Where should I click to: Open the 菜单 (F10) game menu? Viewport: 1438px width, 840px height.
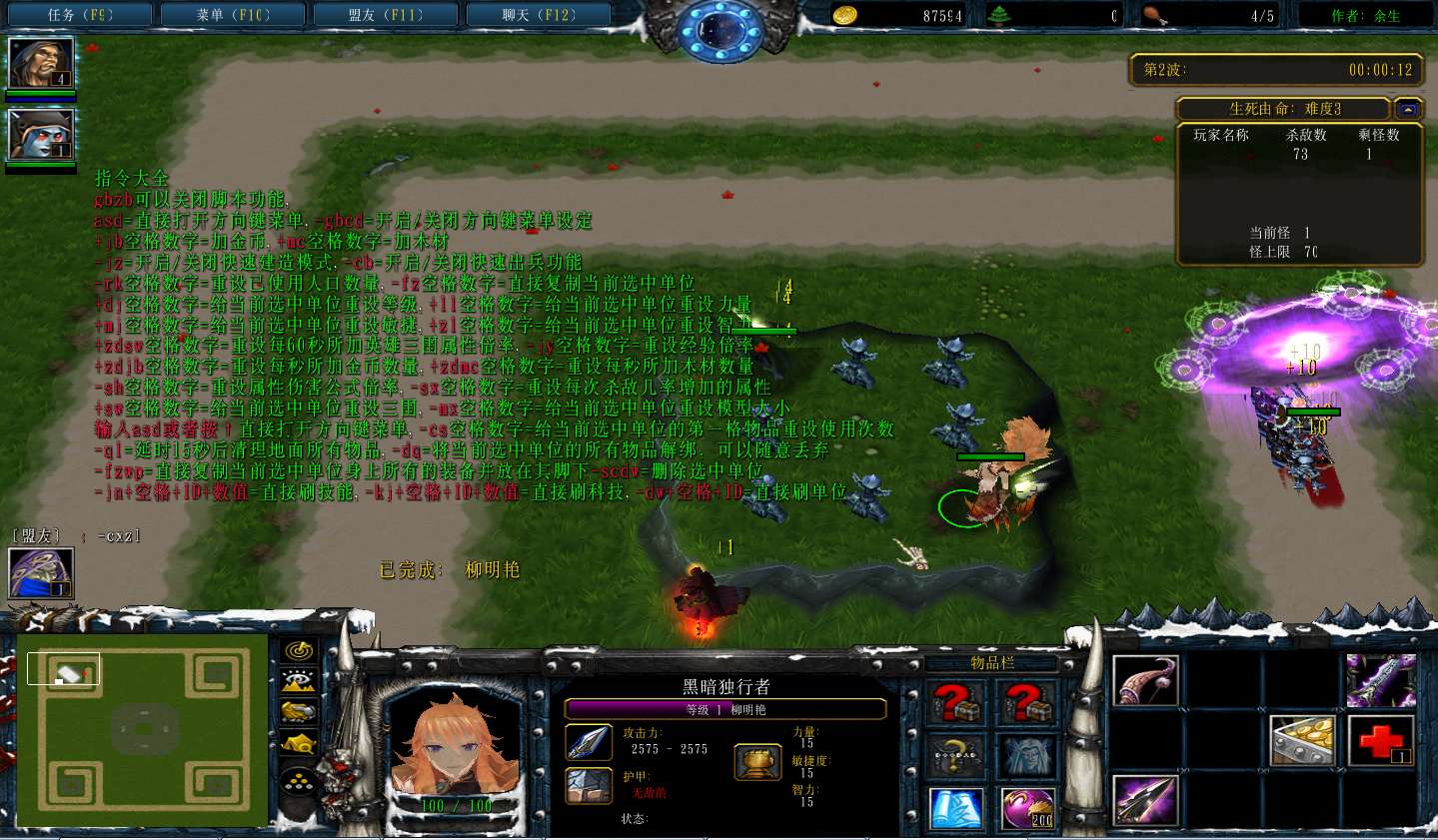click(x=233, y=15)
